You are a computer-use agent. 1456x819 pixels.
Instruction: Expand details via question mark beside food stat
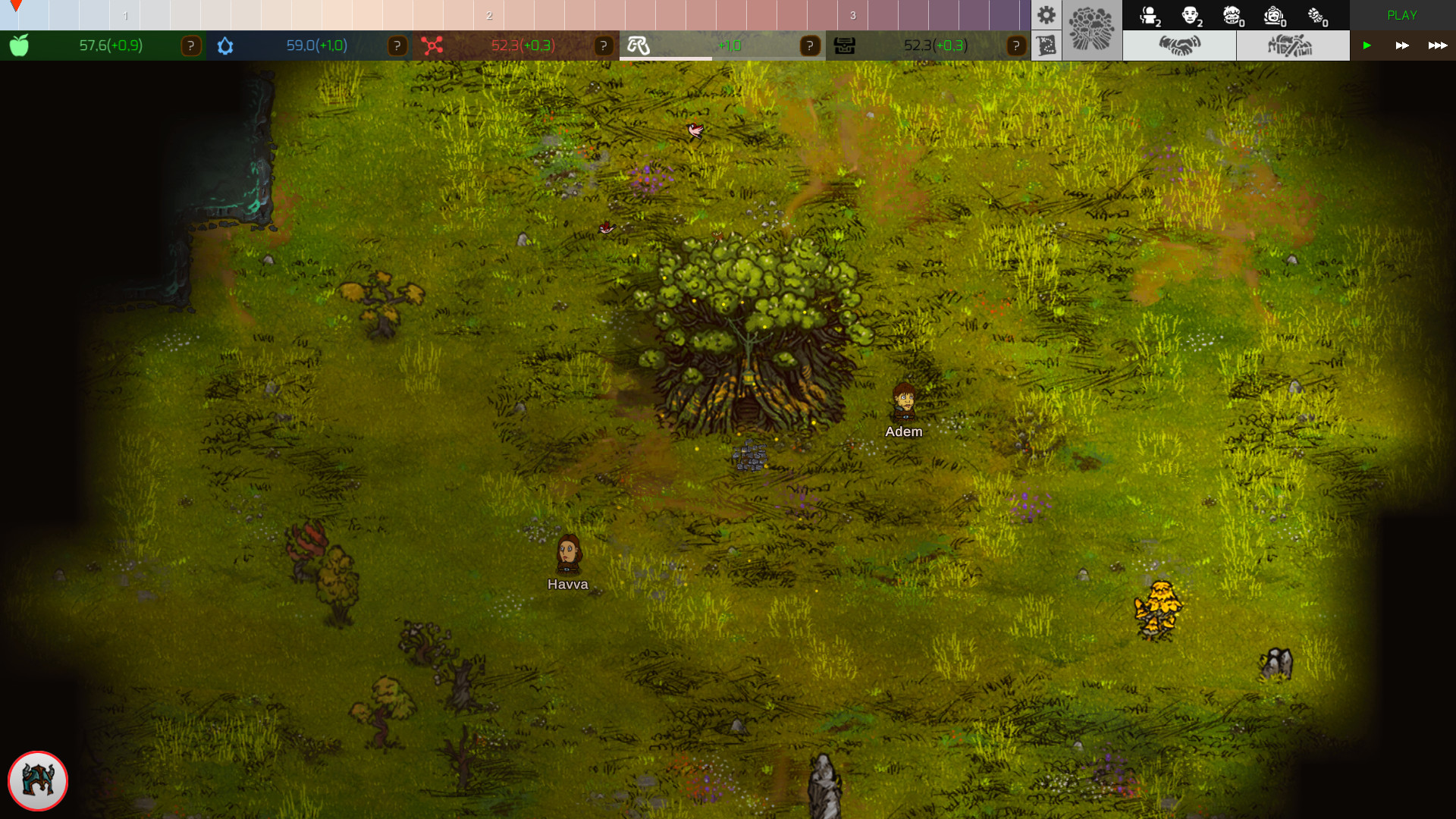pyautogui.click(x=190, y=45)
